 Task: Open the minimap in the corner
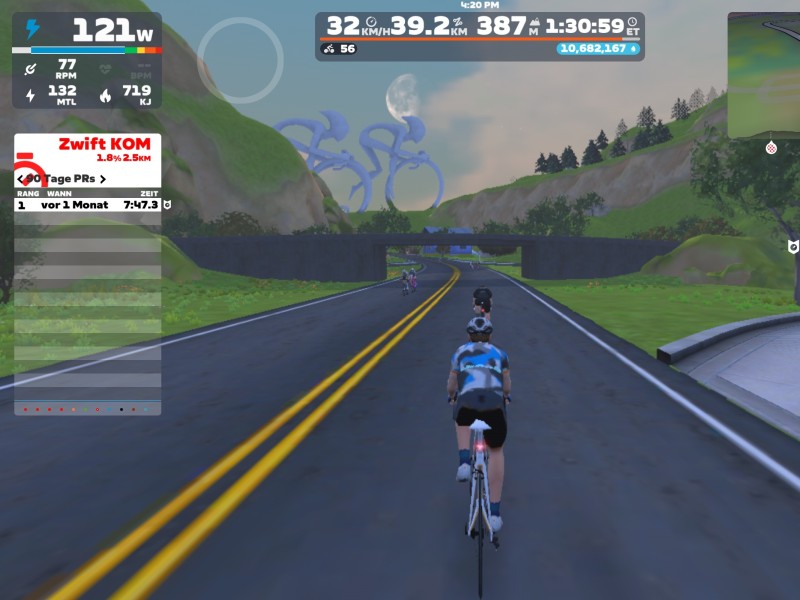point(765,75)
